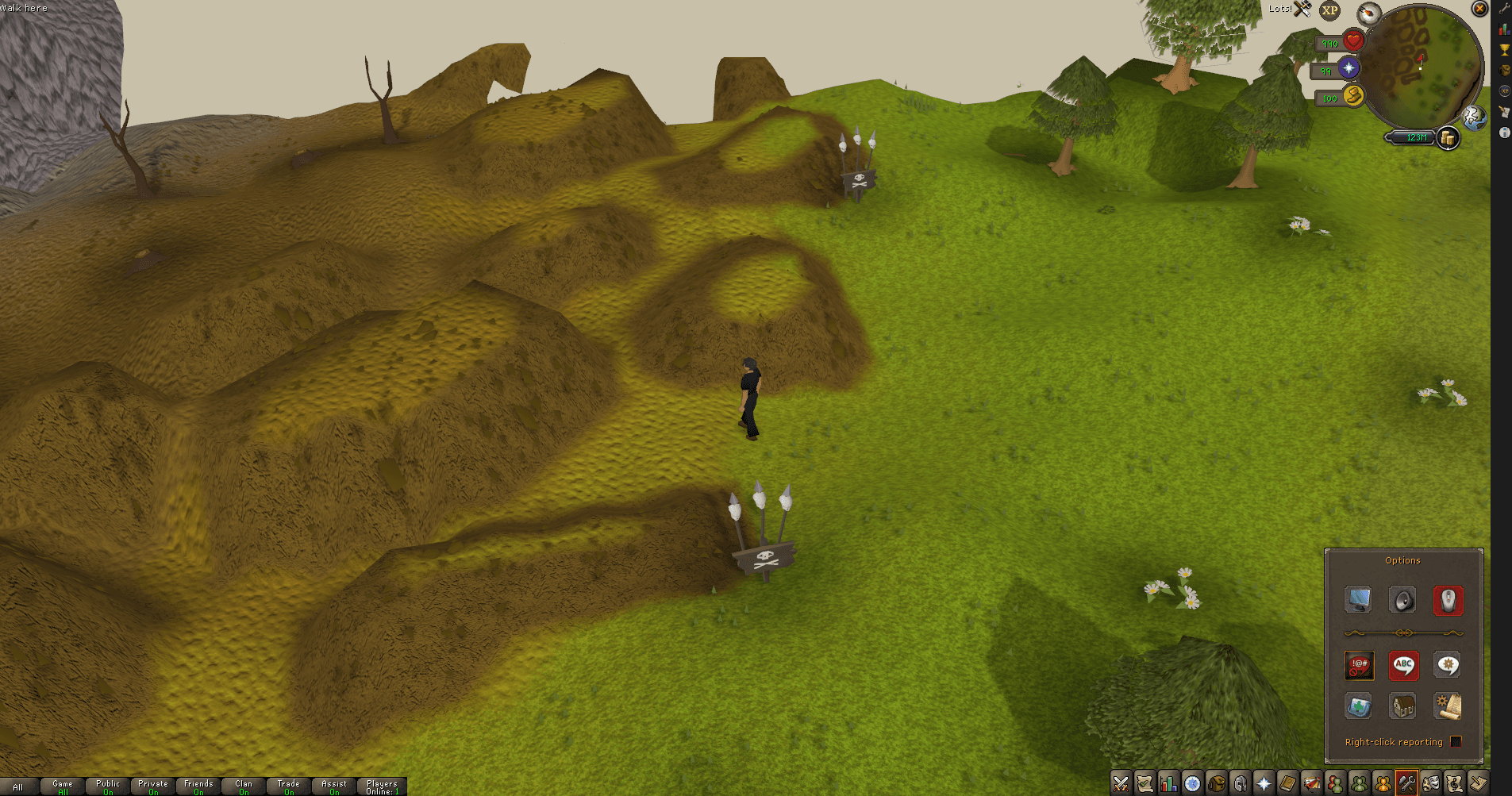The image size is (1512, 796).
Task: Toggle the ABC chat effects option
Action: coord(1403,665)
